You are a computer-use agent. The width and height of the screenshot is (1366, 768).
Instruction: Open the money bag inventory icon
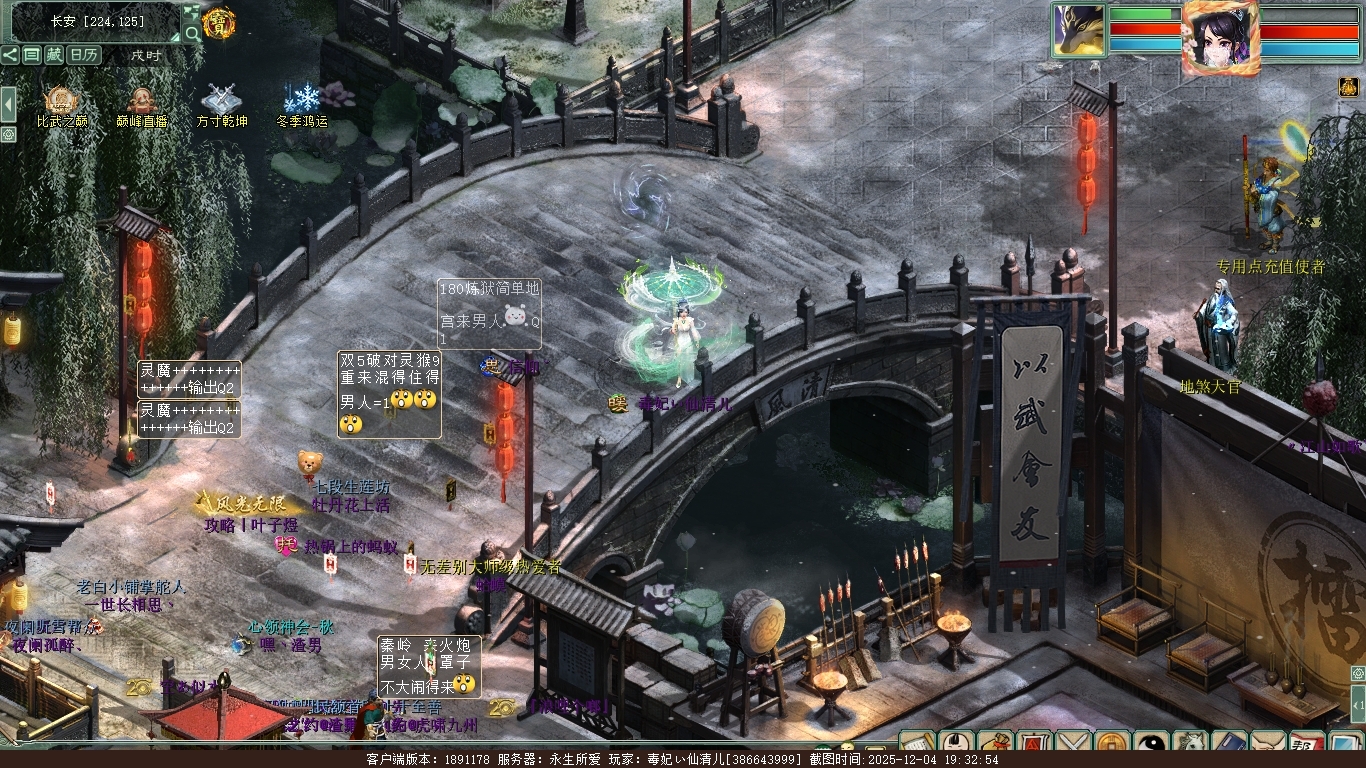click(x=995, y=744)
